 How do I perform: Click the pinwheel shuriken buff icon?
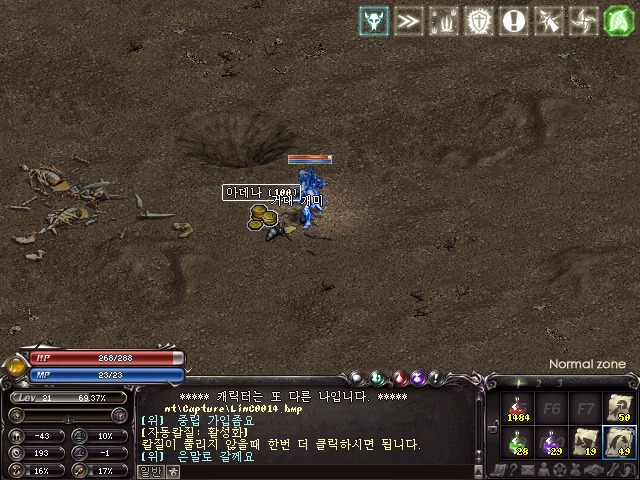point(584,22)
